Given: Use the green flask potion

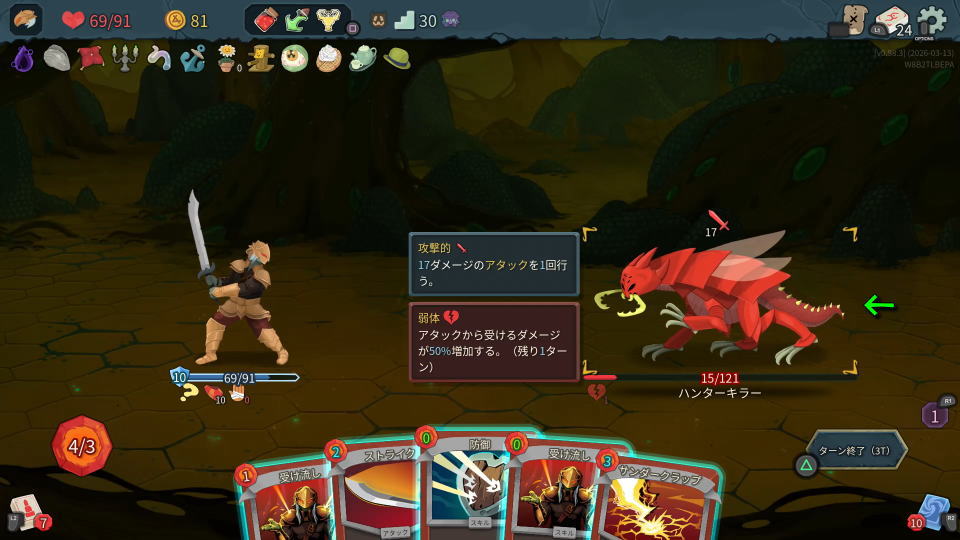Looking at the screenshot, I should (297, 20).
